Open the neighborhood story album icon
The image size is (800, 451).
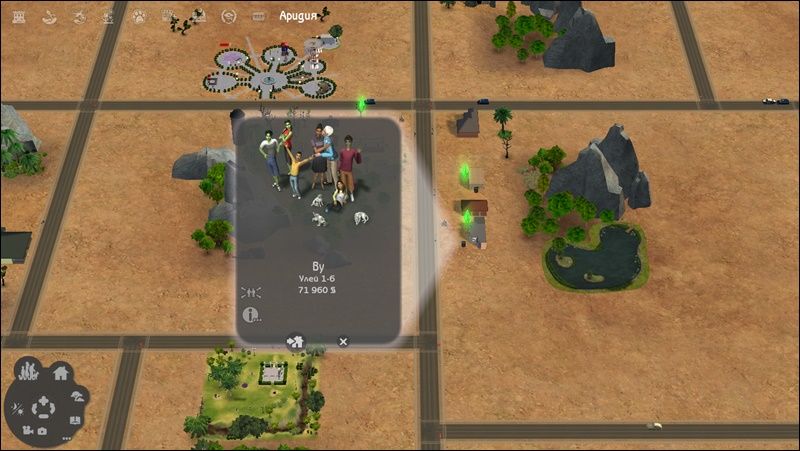click(x=76, y=421)
